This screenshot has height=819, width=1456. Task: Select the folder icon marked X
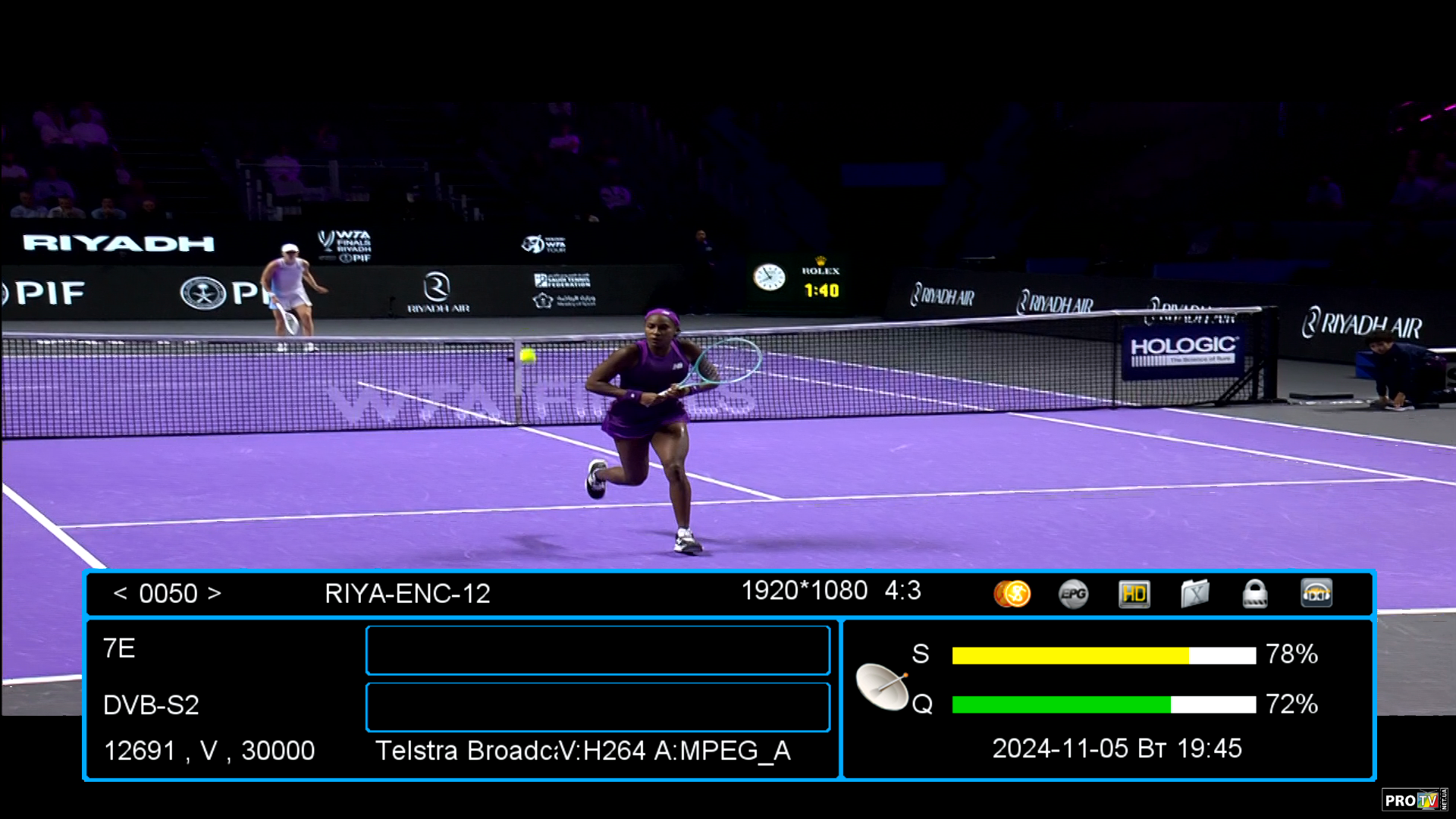pyautogui.click(x=1194, y=594)
